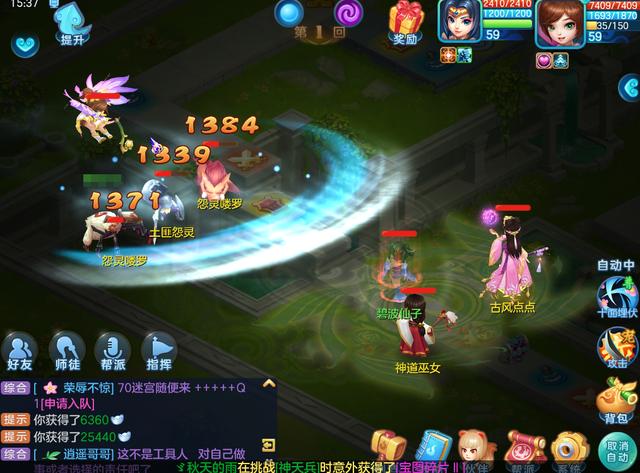
Task: Open the 师徒 mentor panel
Action: [x=66, y=350]
